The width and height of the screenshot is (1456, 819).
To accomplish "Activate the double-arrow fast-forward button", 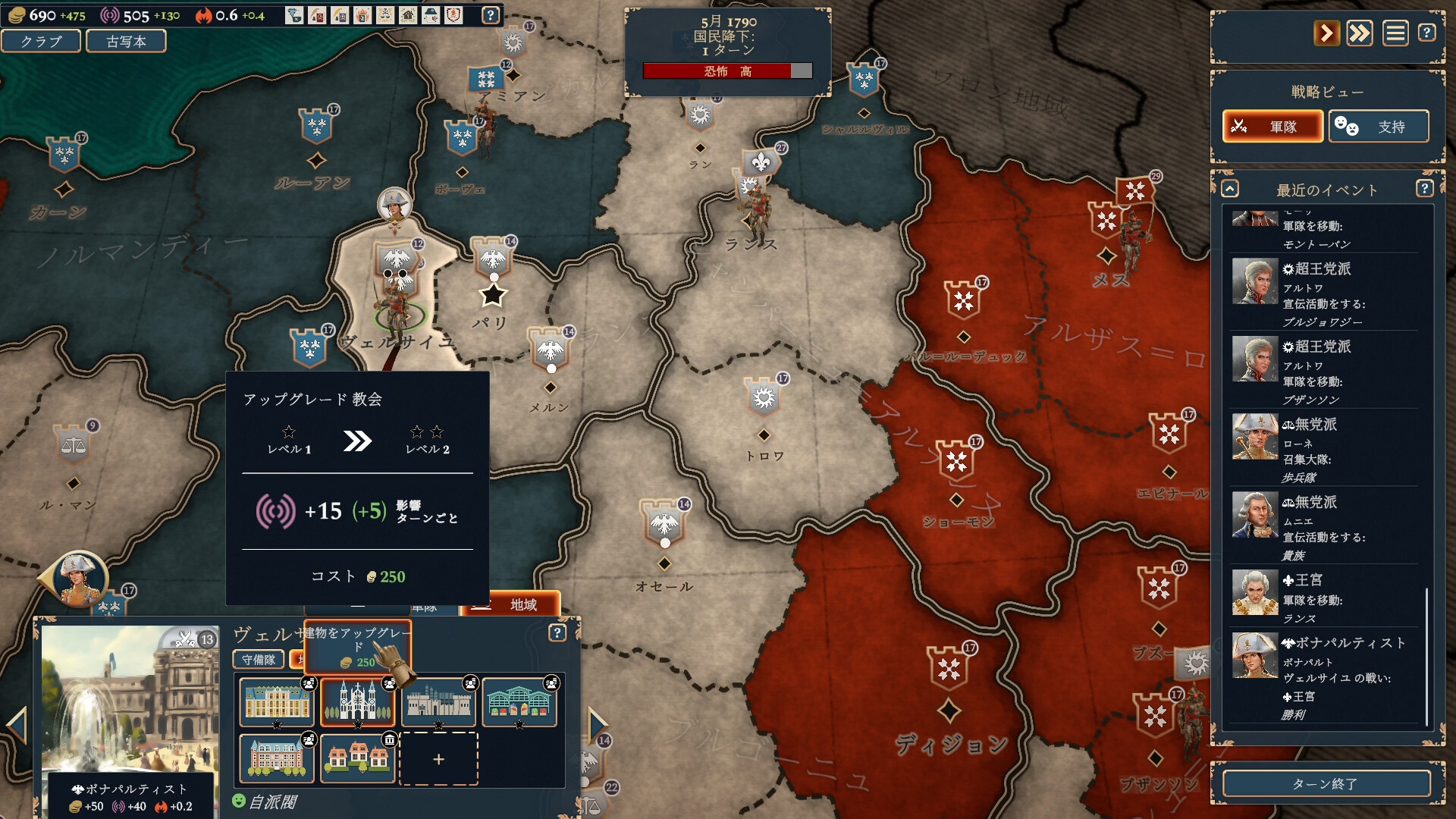I will 1360,33.
